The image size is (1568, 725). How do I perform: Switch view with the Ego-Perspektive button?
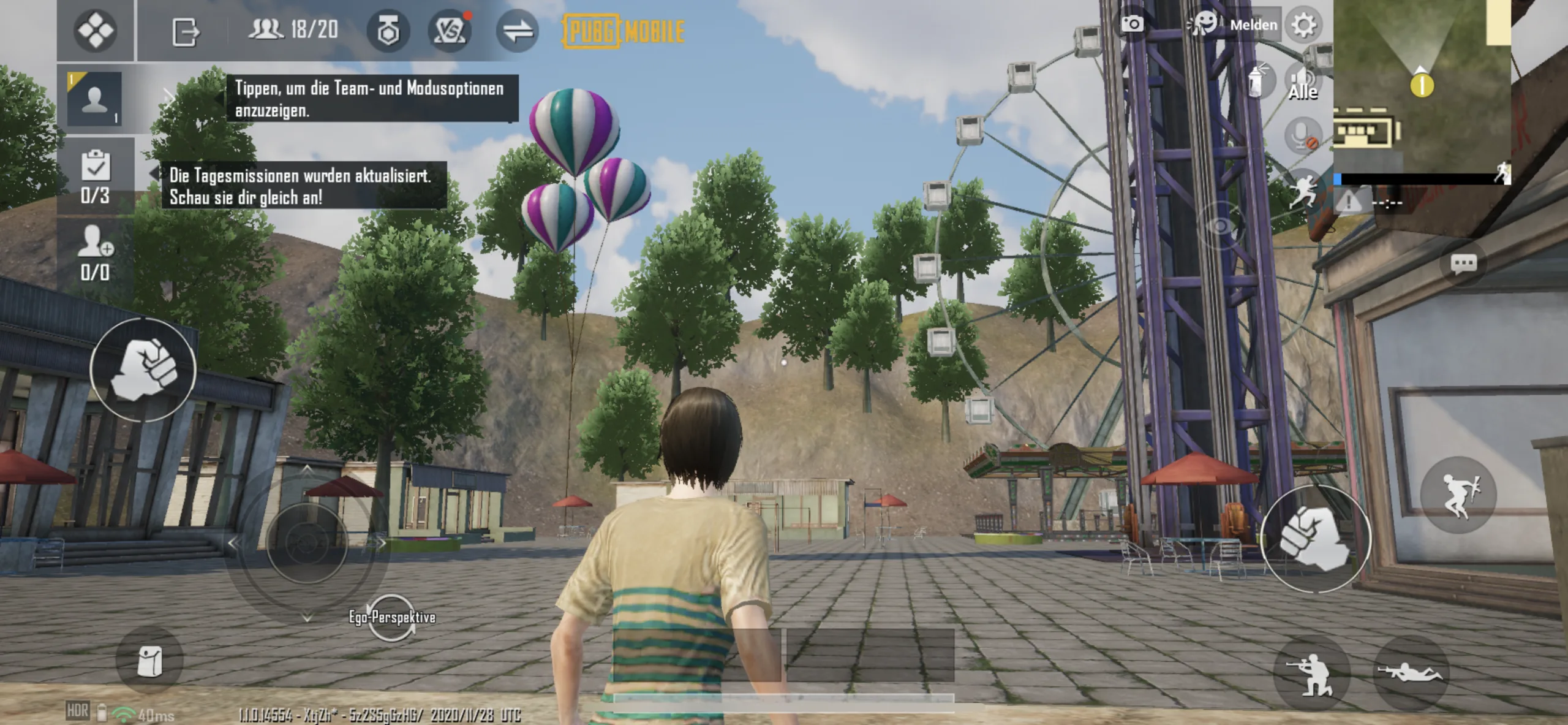(x=392, y=617)
